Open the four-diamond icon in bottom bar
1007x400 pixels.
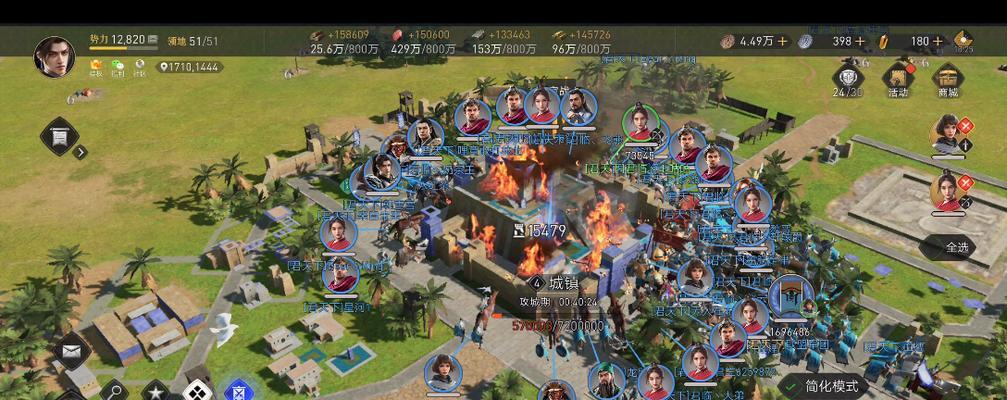[197, 391]
